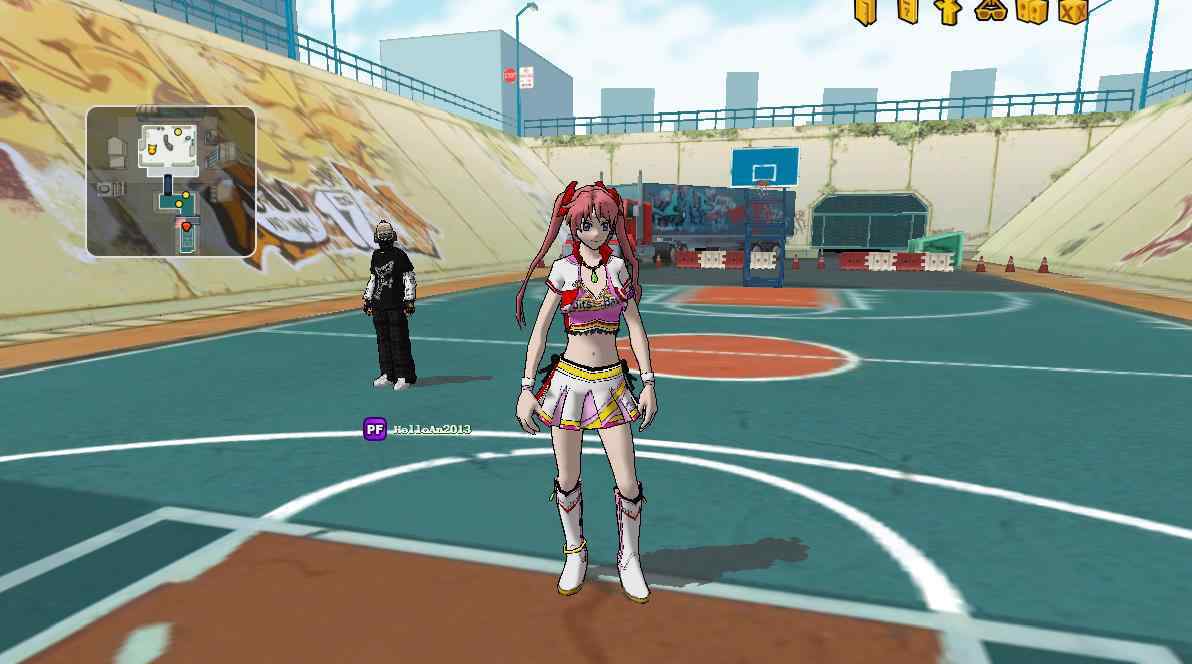Select the red player marker on the minimap
This screenshot has width=1192, height=664.
point(186,227)
